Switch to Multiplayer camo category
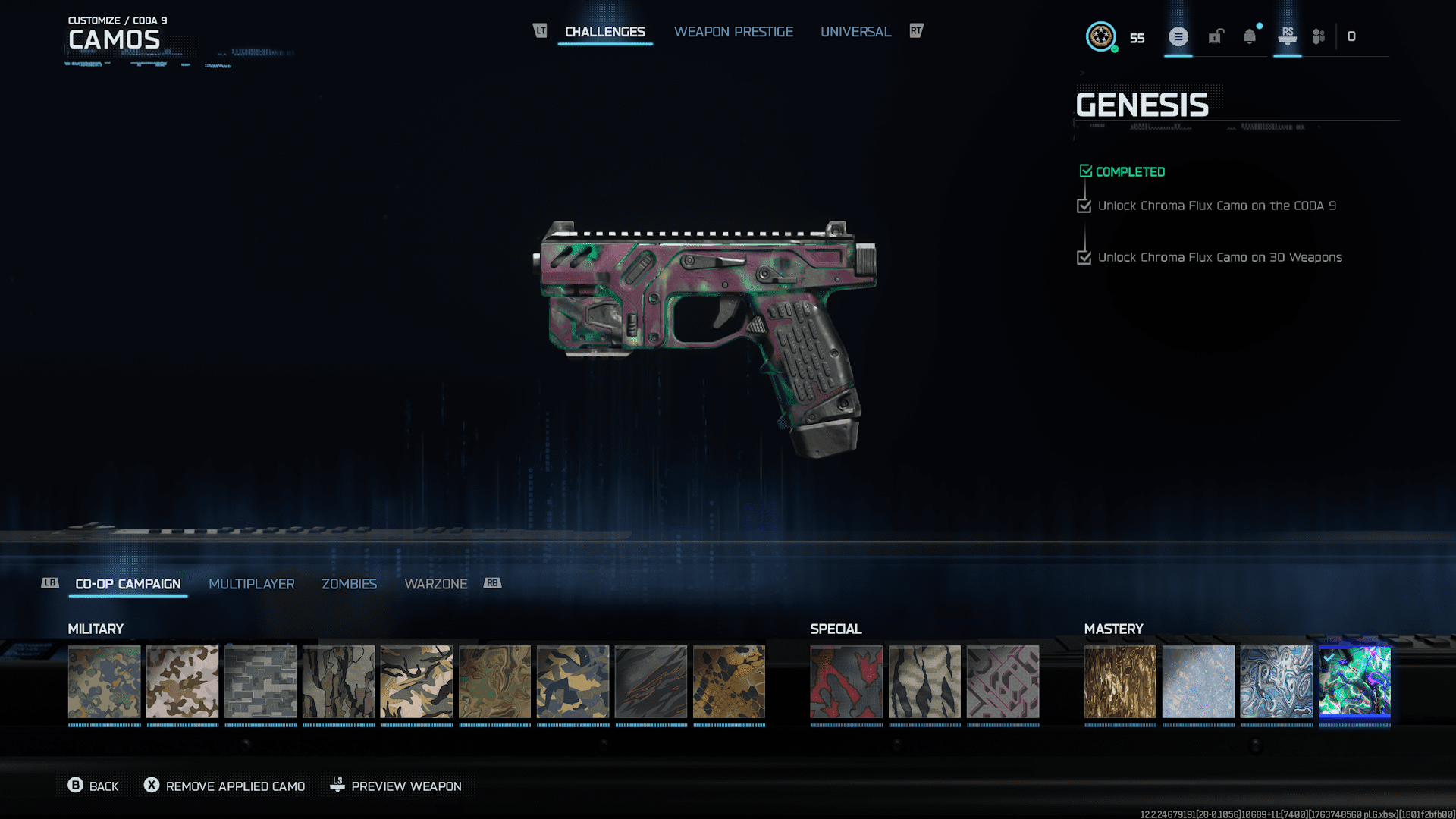 (x=251, y=584)
